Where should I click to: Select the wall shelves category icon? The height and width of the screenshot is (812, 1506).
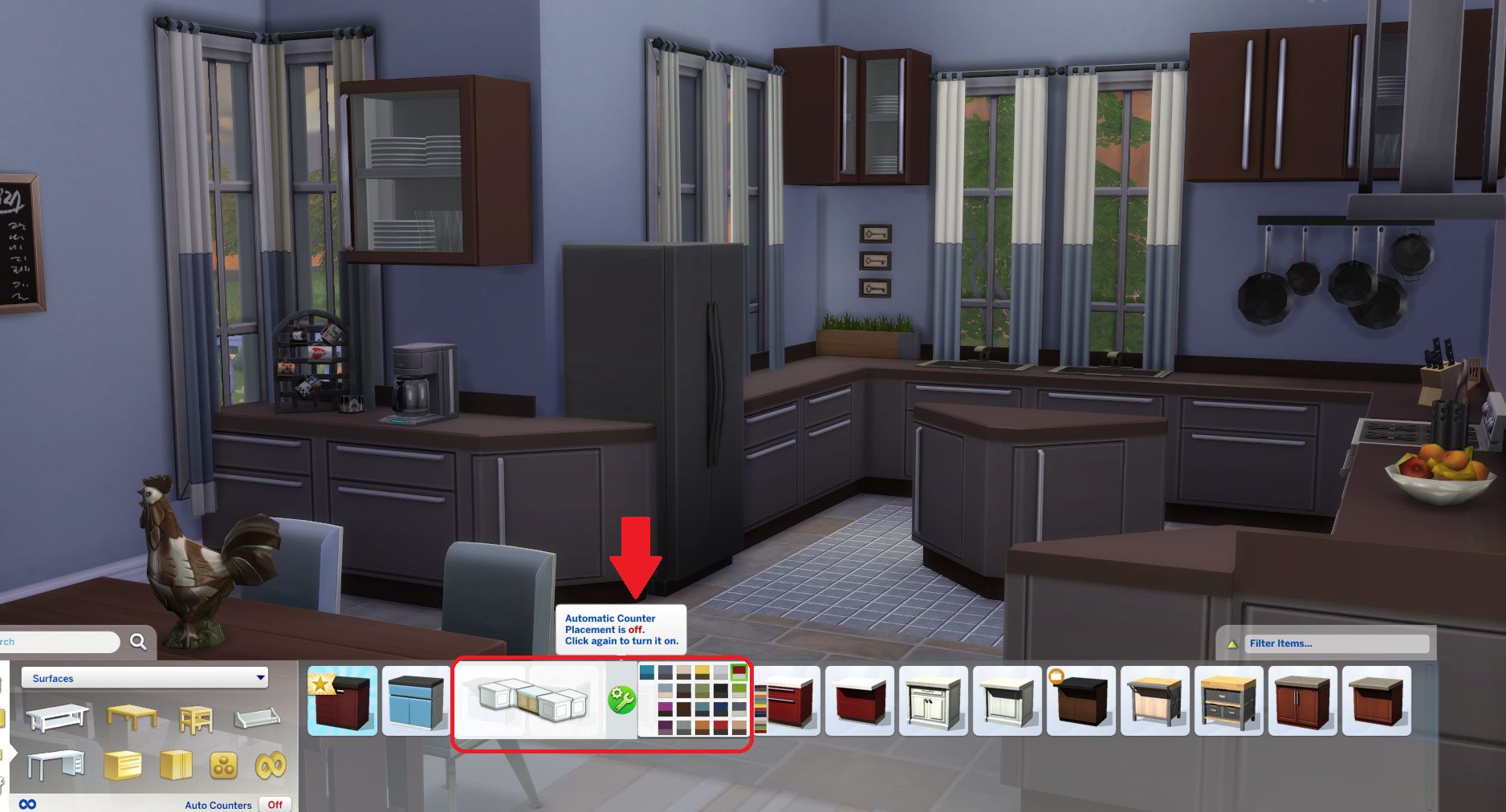pos(257,718)
